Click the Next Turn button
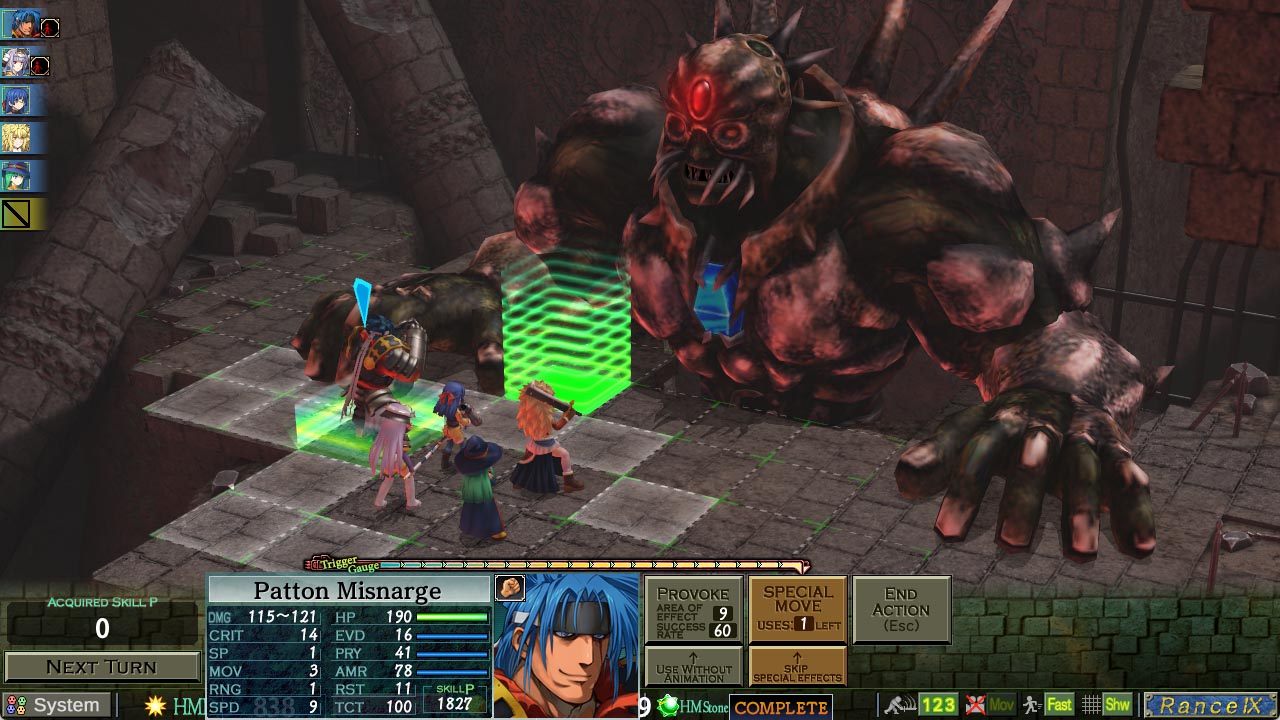Screen dimensions: 1280x720 click(101, 667)
